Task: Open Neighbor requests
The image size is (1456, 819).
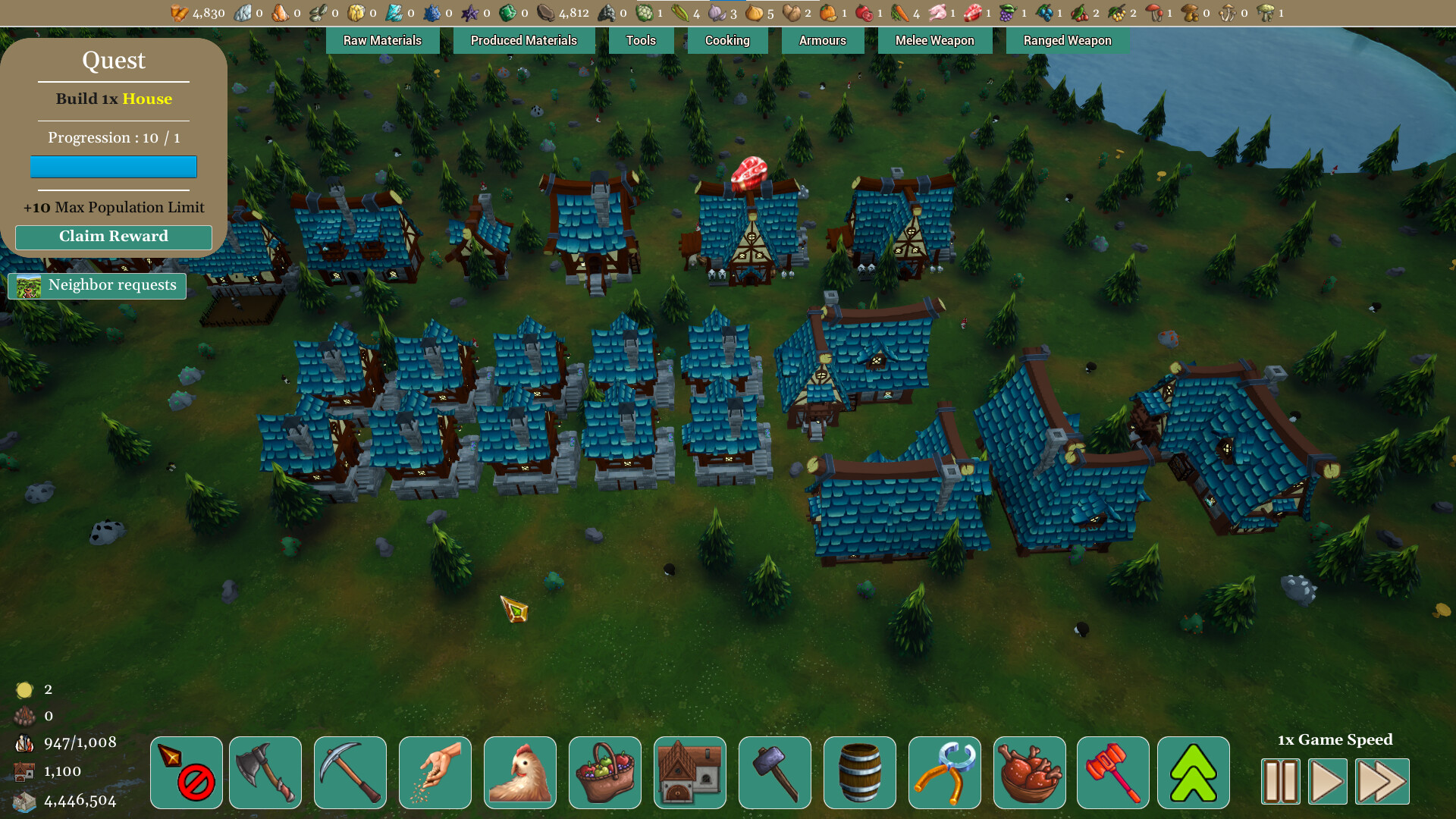Action: click(x=97, y=285)
